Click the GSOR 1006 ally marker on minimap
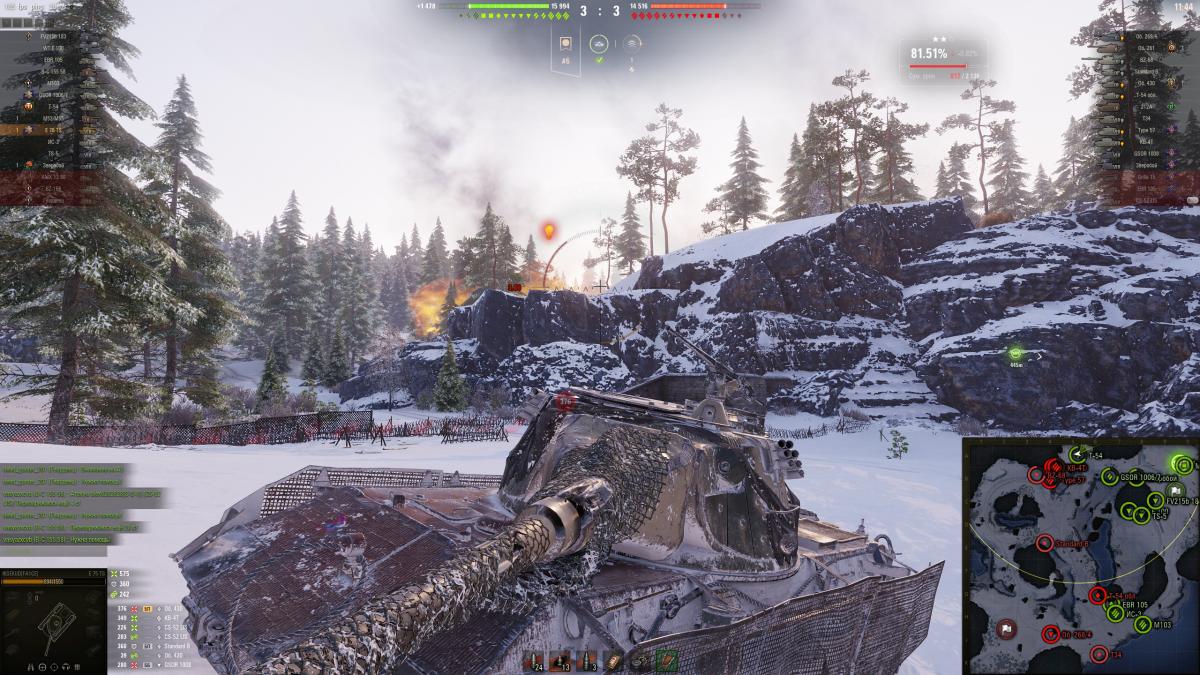 click(x=1109, y=477)
